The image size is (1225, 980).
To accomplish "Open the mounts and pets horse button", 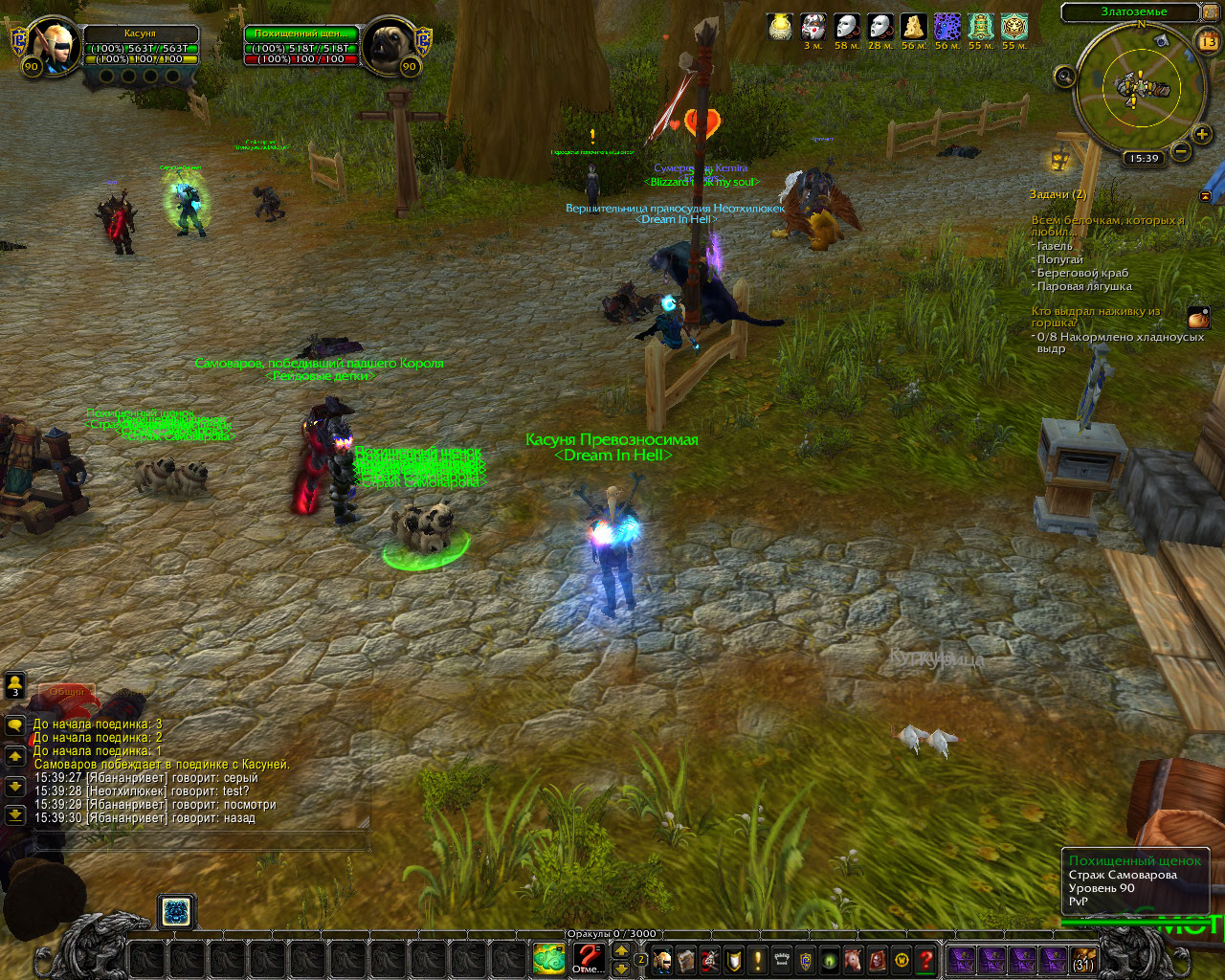I will click(x=853, y=959).
